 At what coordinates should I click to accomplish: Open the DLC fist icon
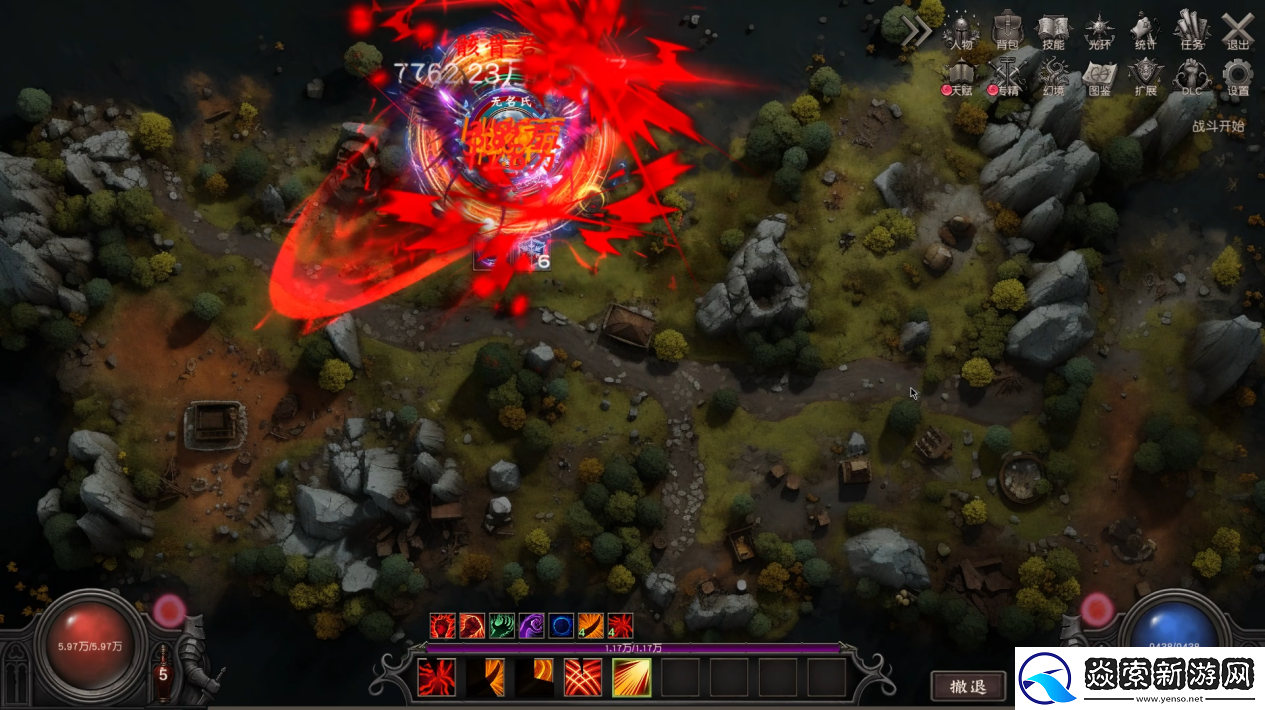click(1191, 76)
